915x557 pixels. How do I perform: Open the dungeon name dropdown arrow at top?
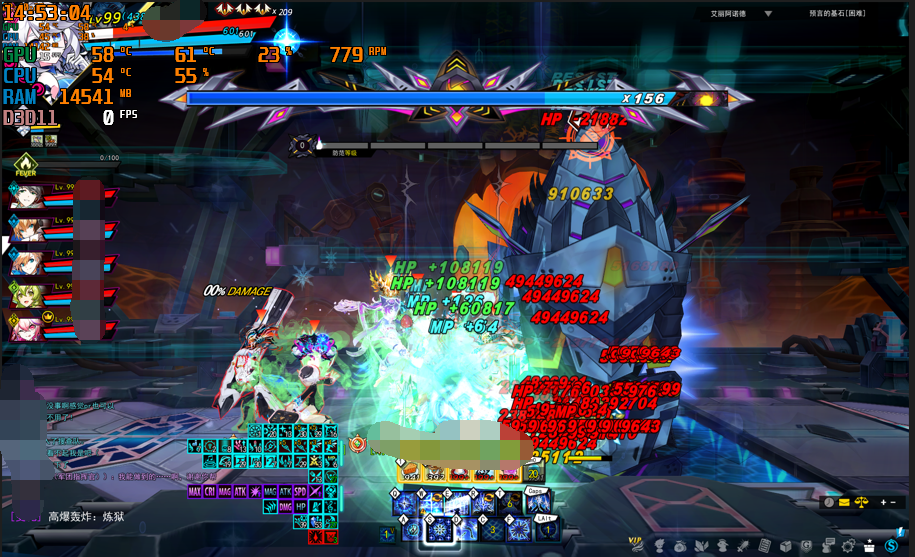(x=768, y=14)
